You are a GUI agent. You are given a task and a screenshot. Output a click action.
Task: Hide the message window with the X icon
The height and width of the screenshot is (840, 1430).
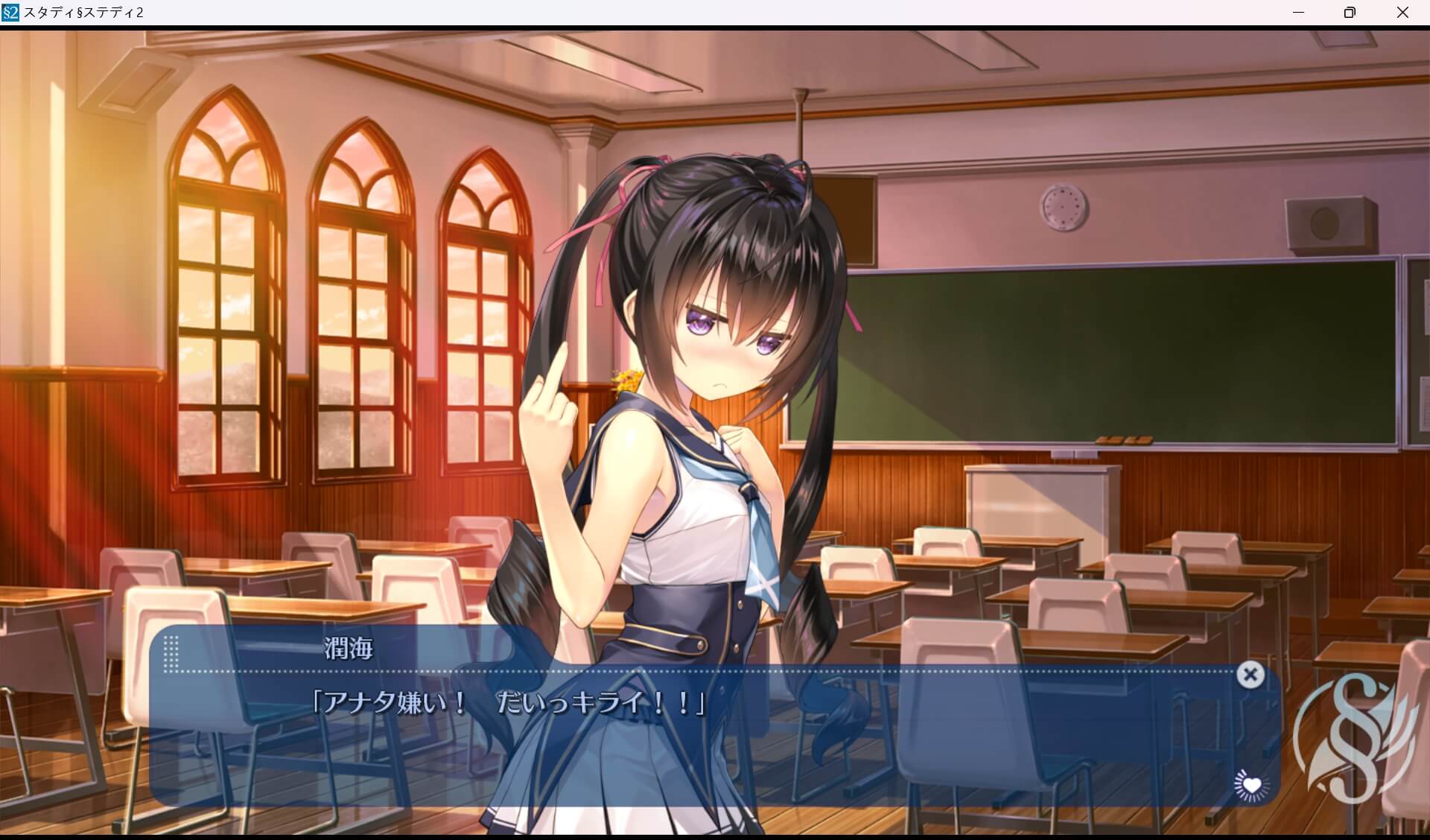point(1251,674)
